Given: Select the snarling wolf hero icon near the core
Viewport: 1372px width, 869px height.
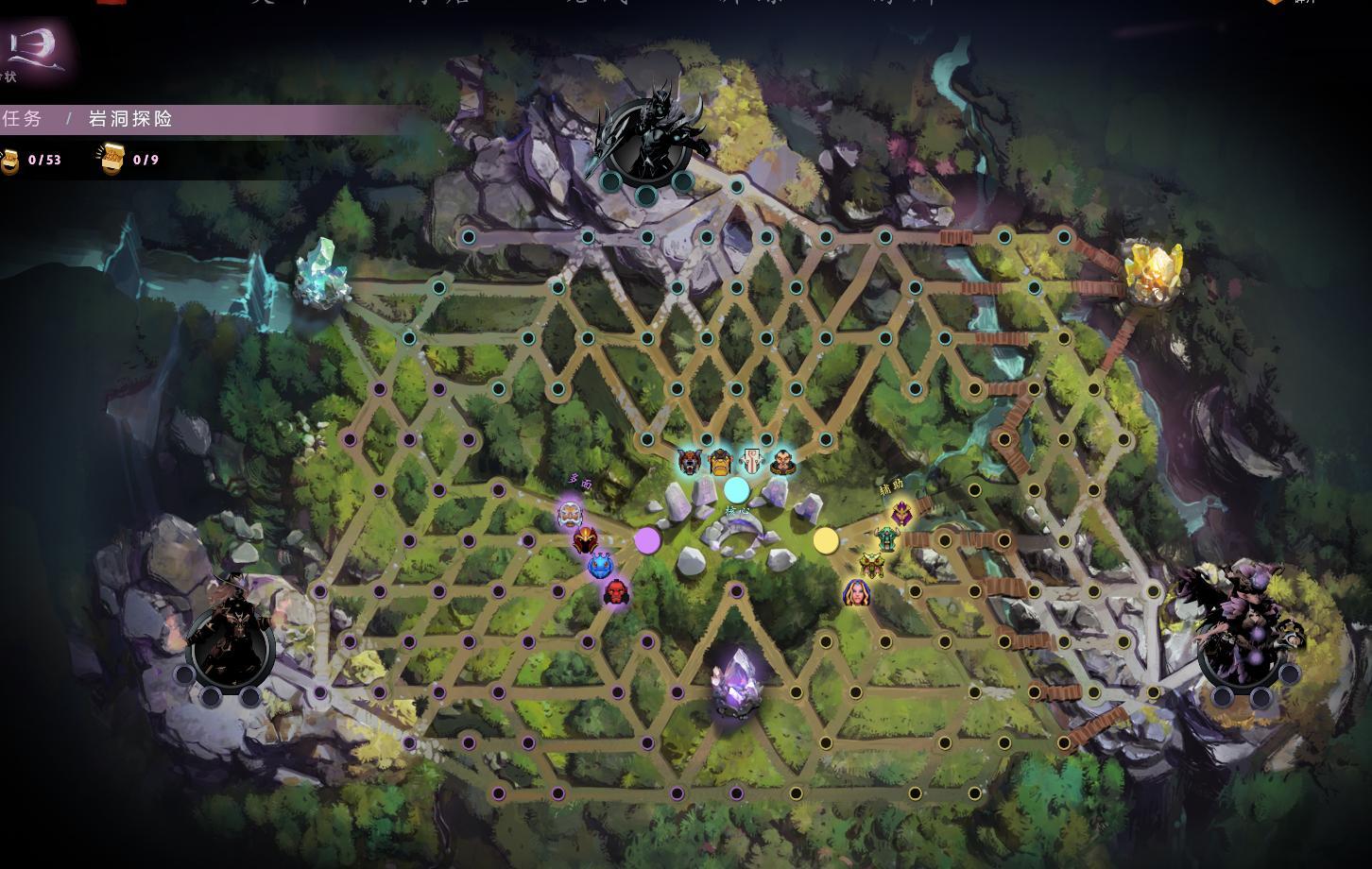Looking at the screenshot, I should 689,463.
